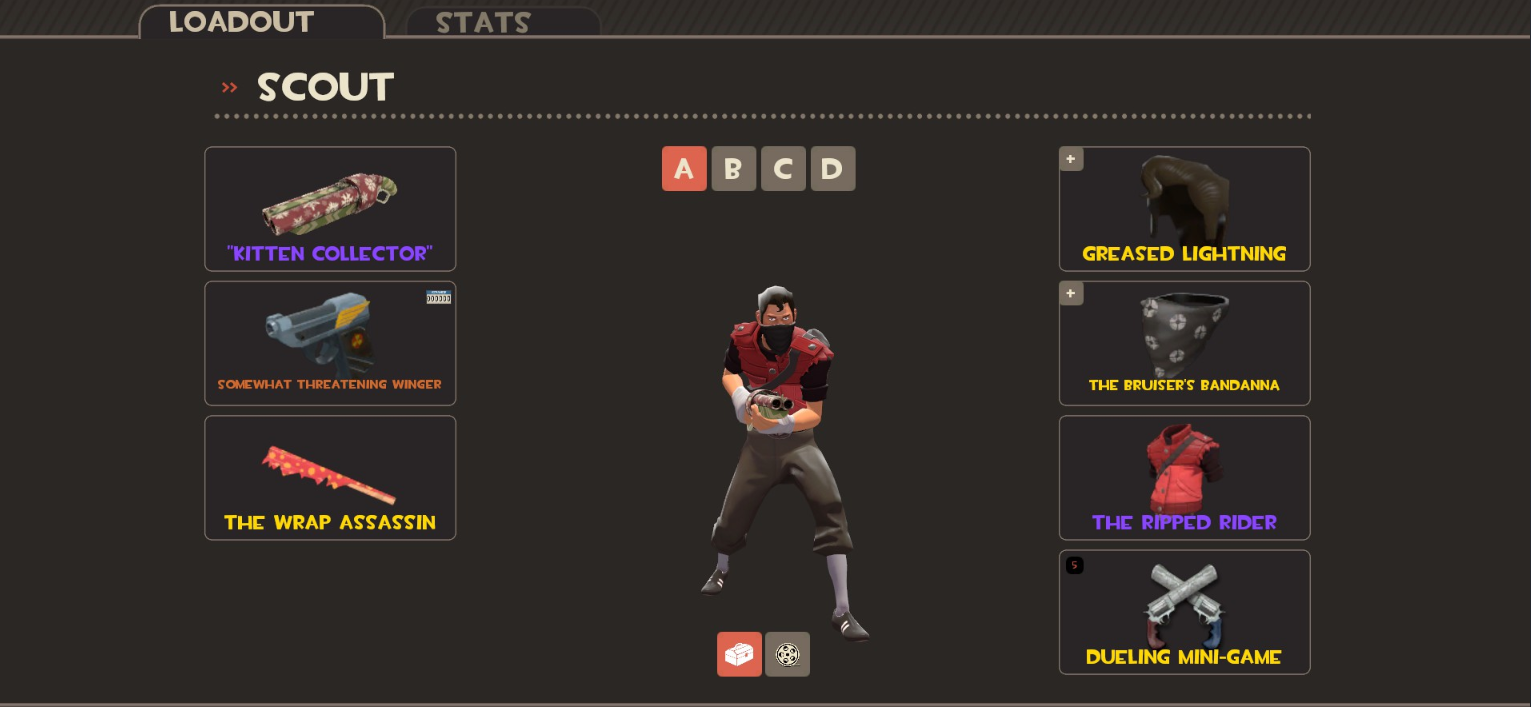Choose The Ripped Rider cosmetic slot
This screenshot has height=707, width=1531.
[1184, 478]
